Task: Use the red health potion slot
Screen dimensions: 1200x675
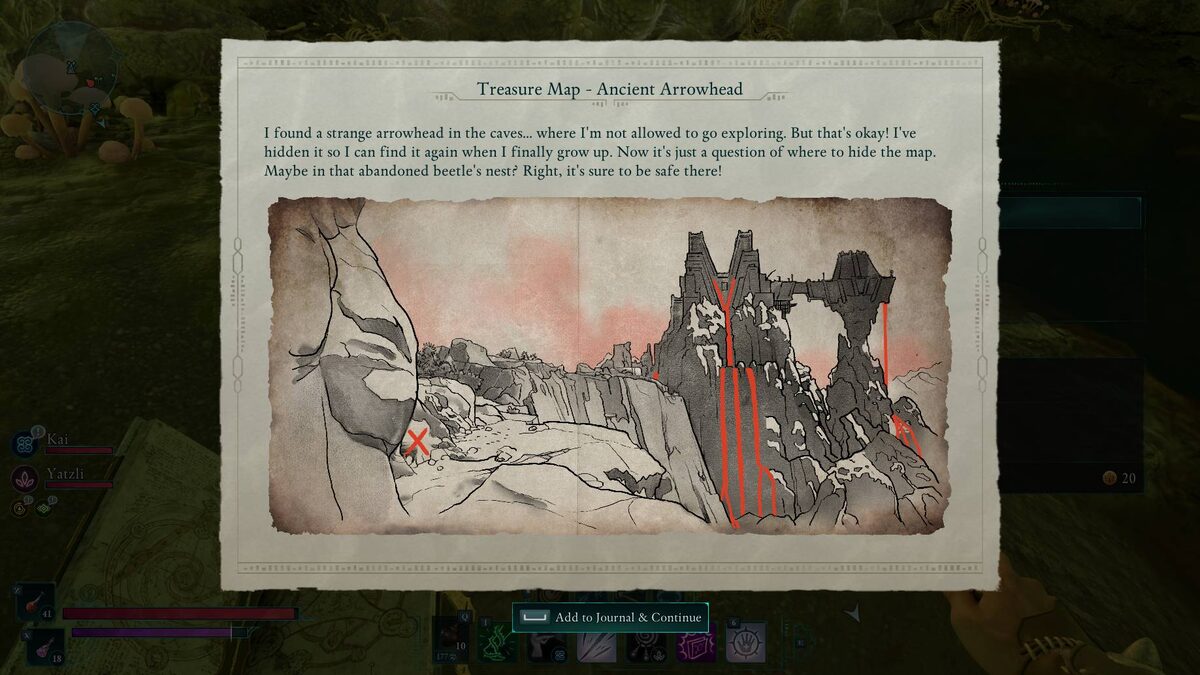Action: [x=35, y=602]
